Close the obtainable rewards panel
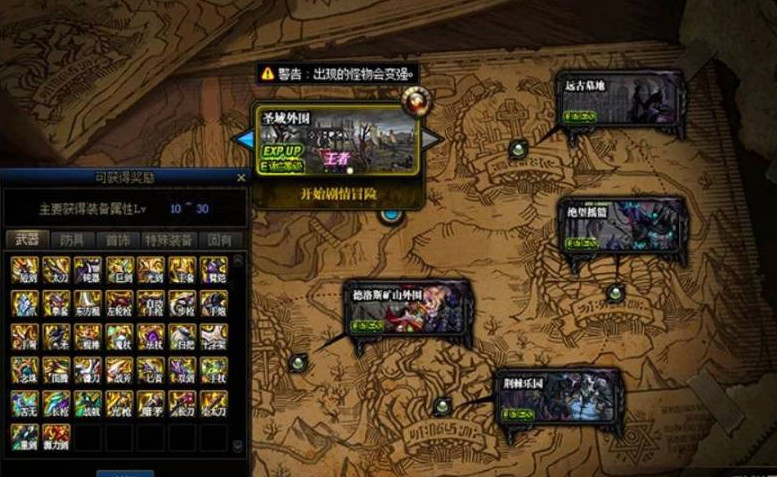Screen dimensions: 777x477 (240, 177)
